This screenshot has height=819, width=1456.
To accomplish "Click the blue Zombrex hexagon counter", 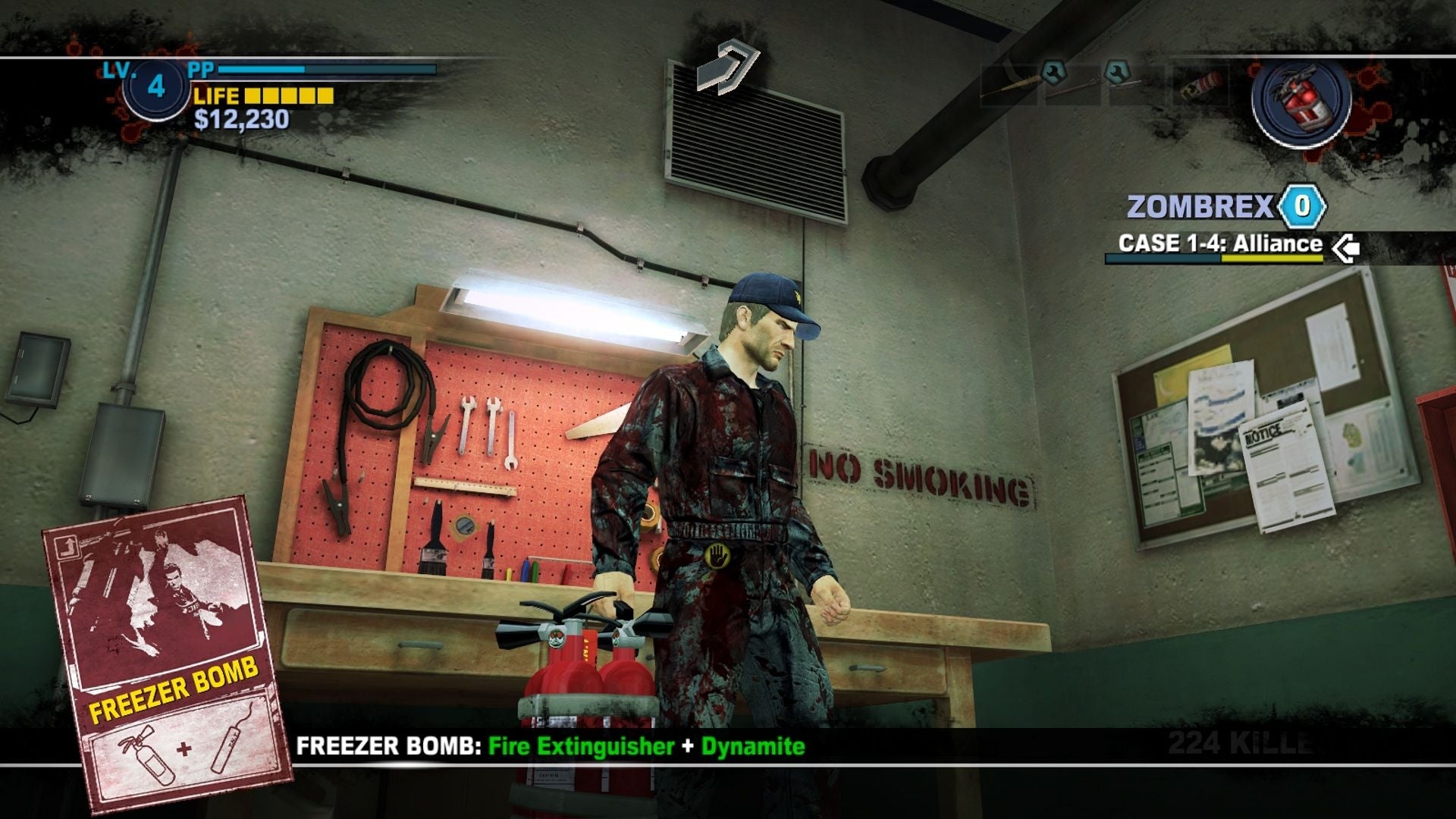I will tap(1301, 203).
